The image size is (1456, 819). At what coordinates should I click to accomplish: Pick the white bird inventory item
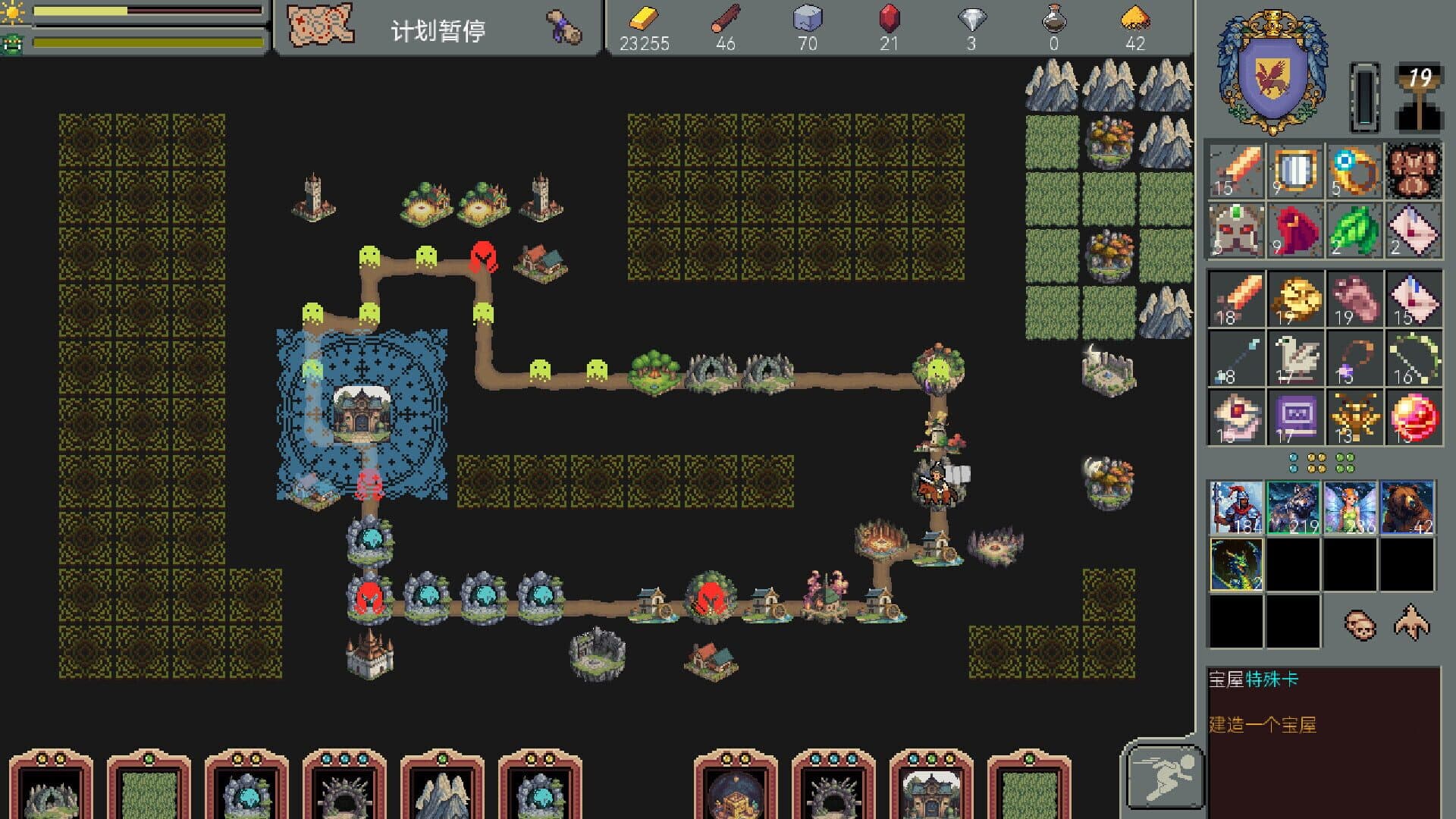(1295, 358)
